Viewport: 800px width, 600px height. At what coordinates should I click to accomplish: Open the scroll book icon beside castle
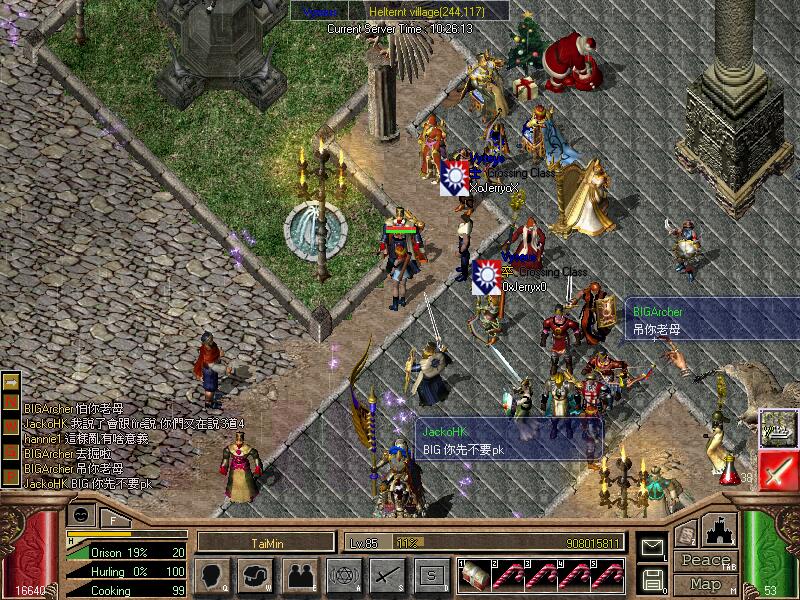[686, 534]
